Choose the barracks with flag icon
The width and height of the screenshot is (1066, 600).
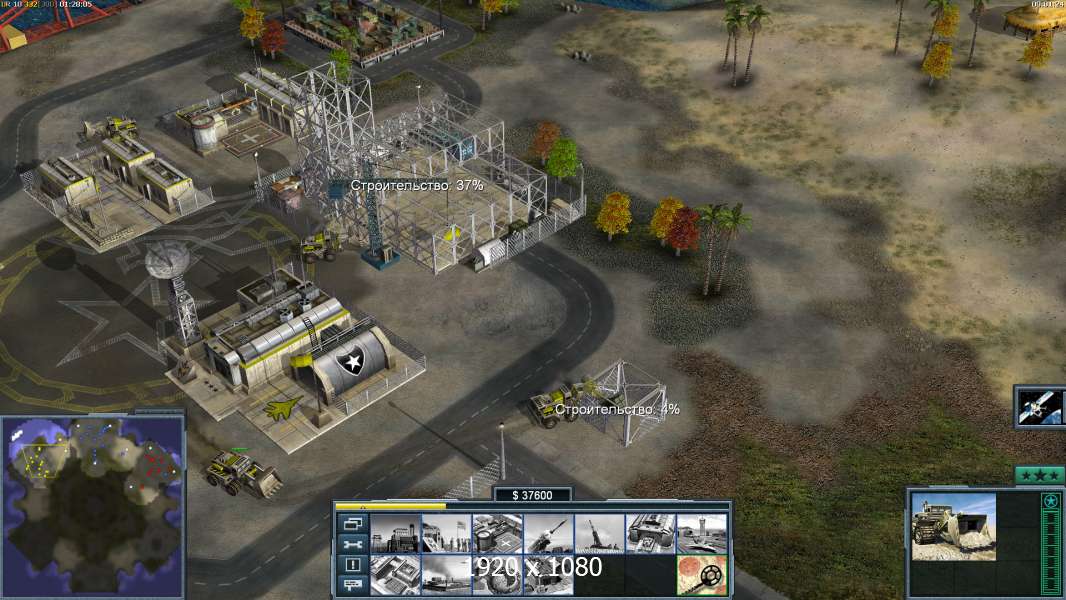(x=446, y=534)
